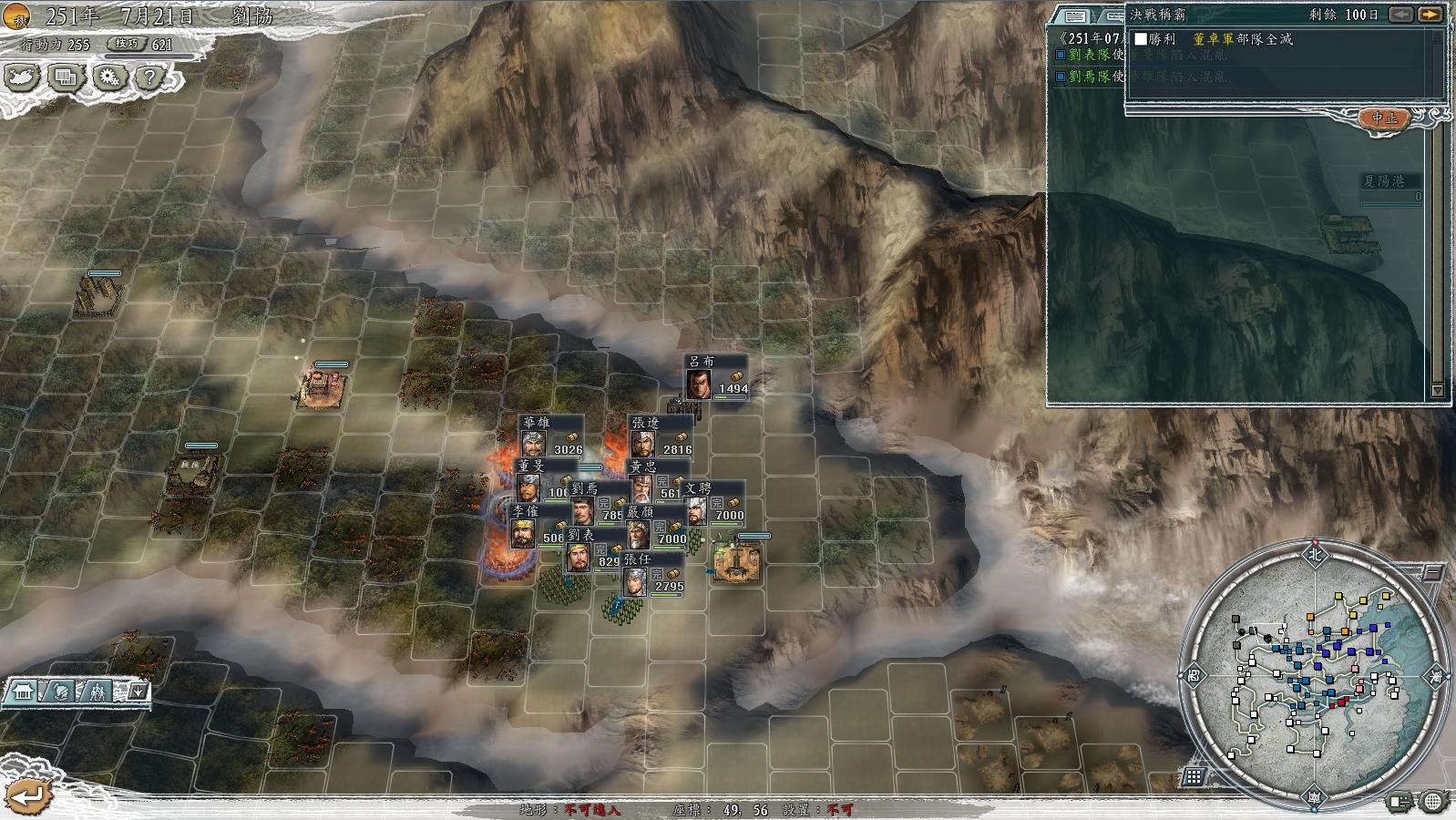Click the minimap's north 北 compass marker
Image resolution: width=1456 pixels, height=820 pixels.
(x=1314, y=553)
